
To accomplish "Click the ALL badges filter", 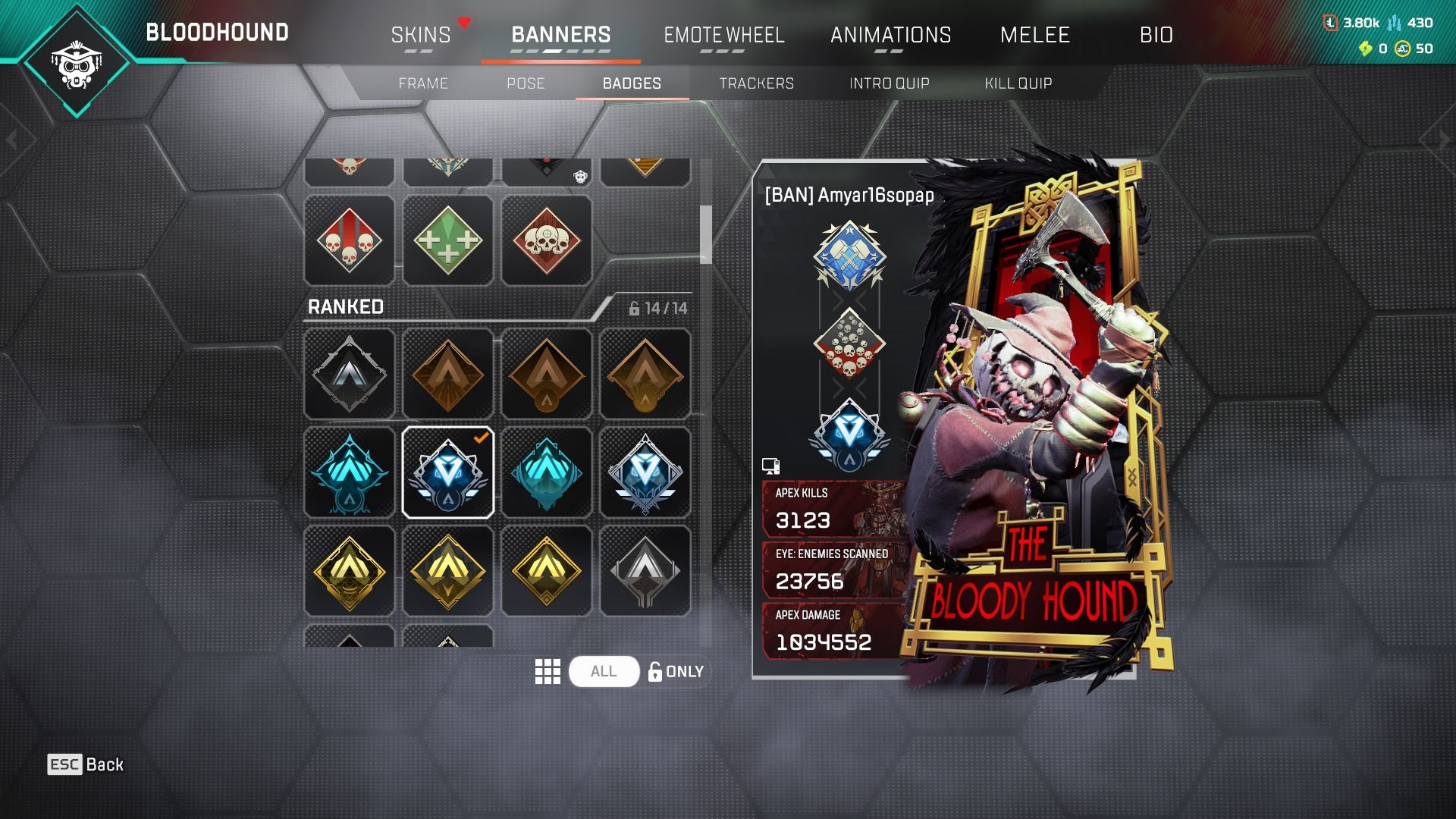I will point(604,672).
